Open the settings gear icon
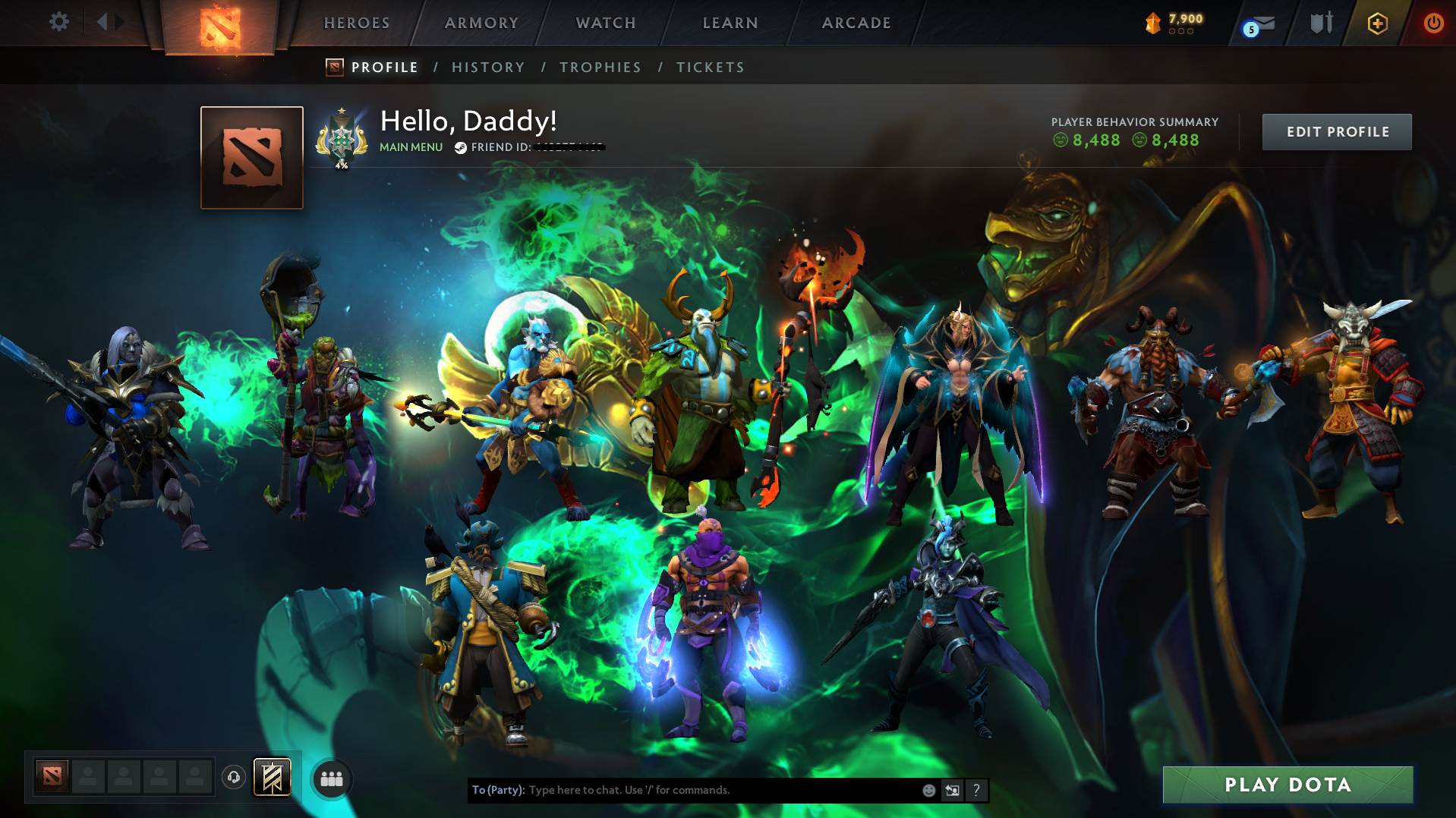 pos(58,22)
